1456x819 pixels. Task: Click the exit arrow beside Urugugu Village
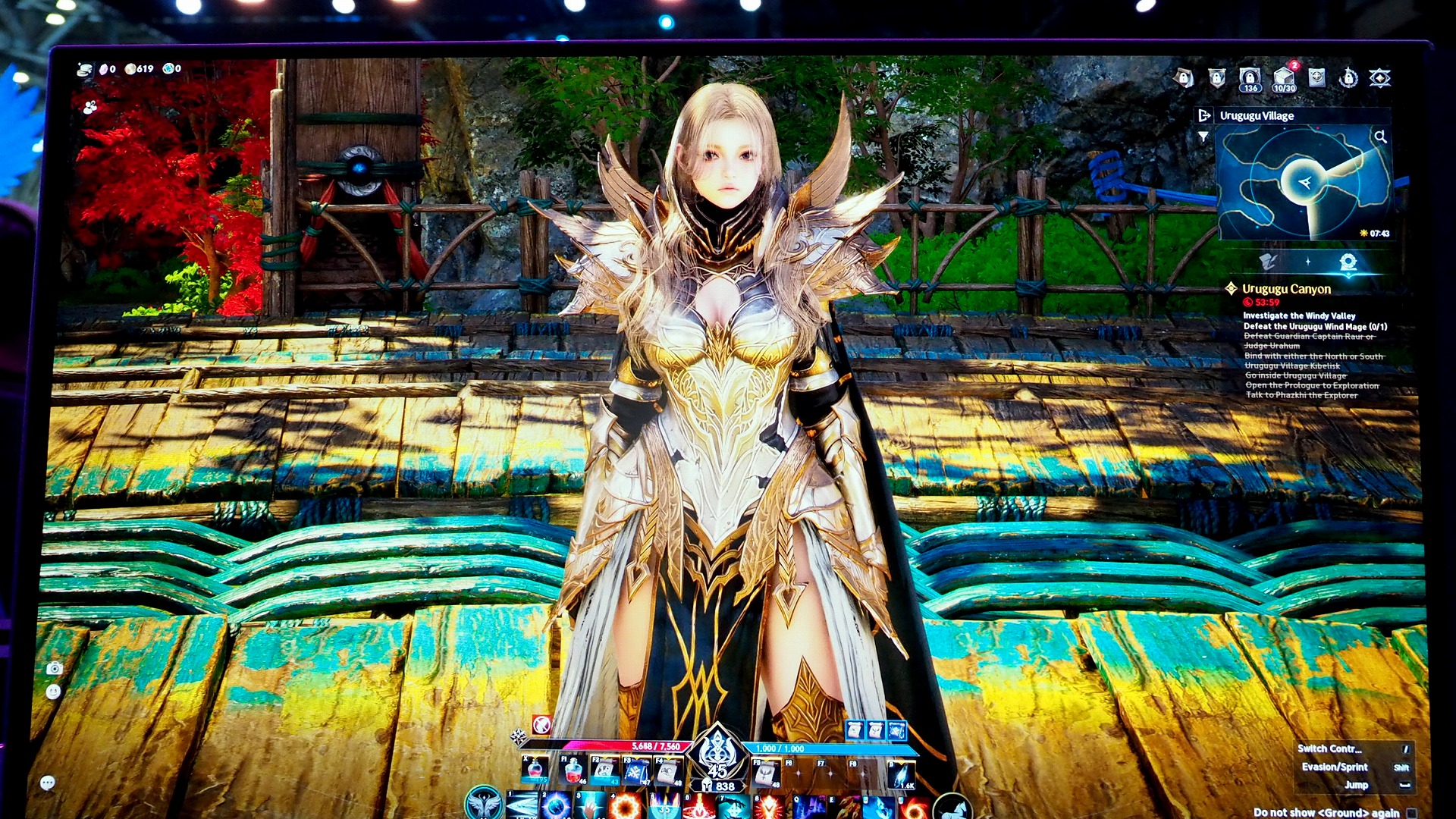pos(1203,115)
